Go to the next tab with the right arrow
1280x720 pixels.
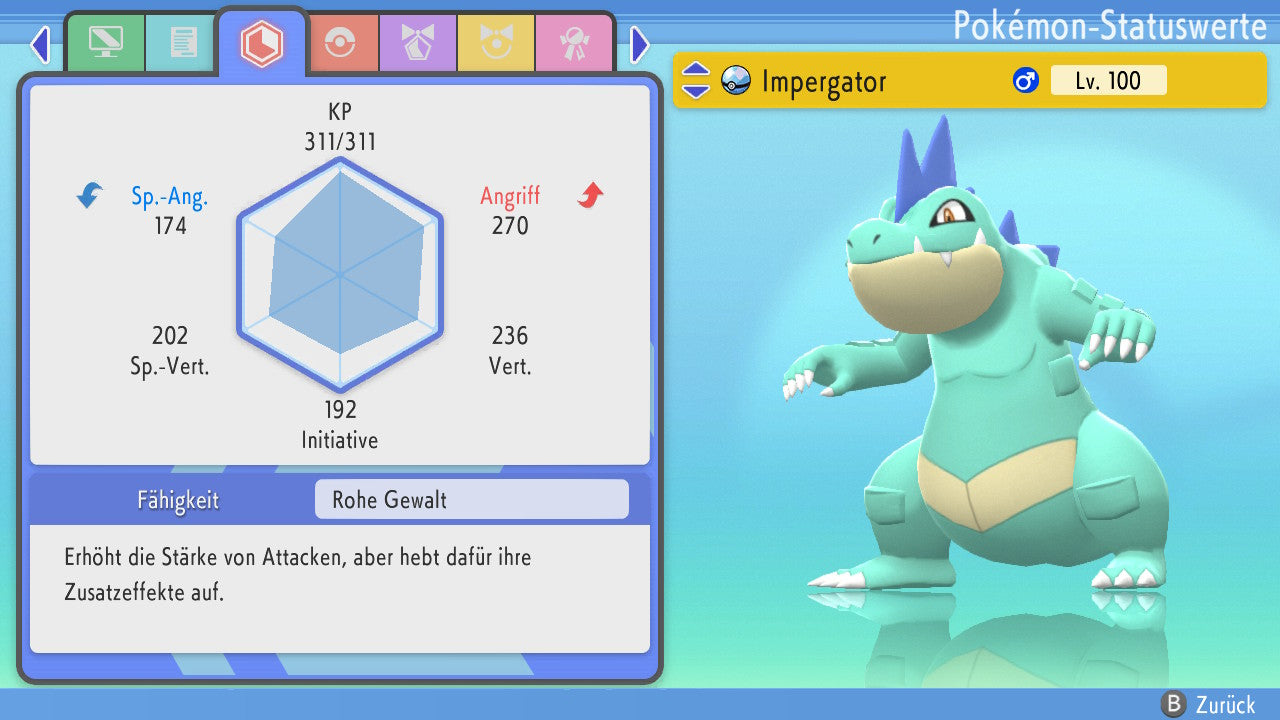coord(640,44)
